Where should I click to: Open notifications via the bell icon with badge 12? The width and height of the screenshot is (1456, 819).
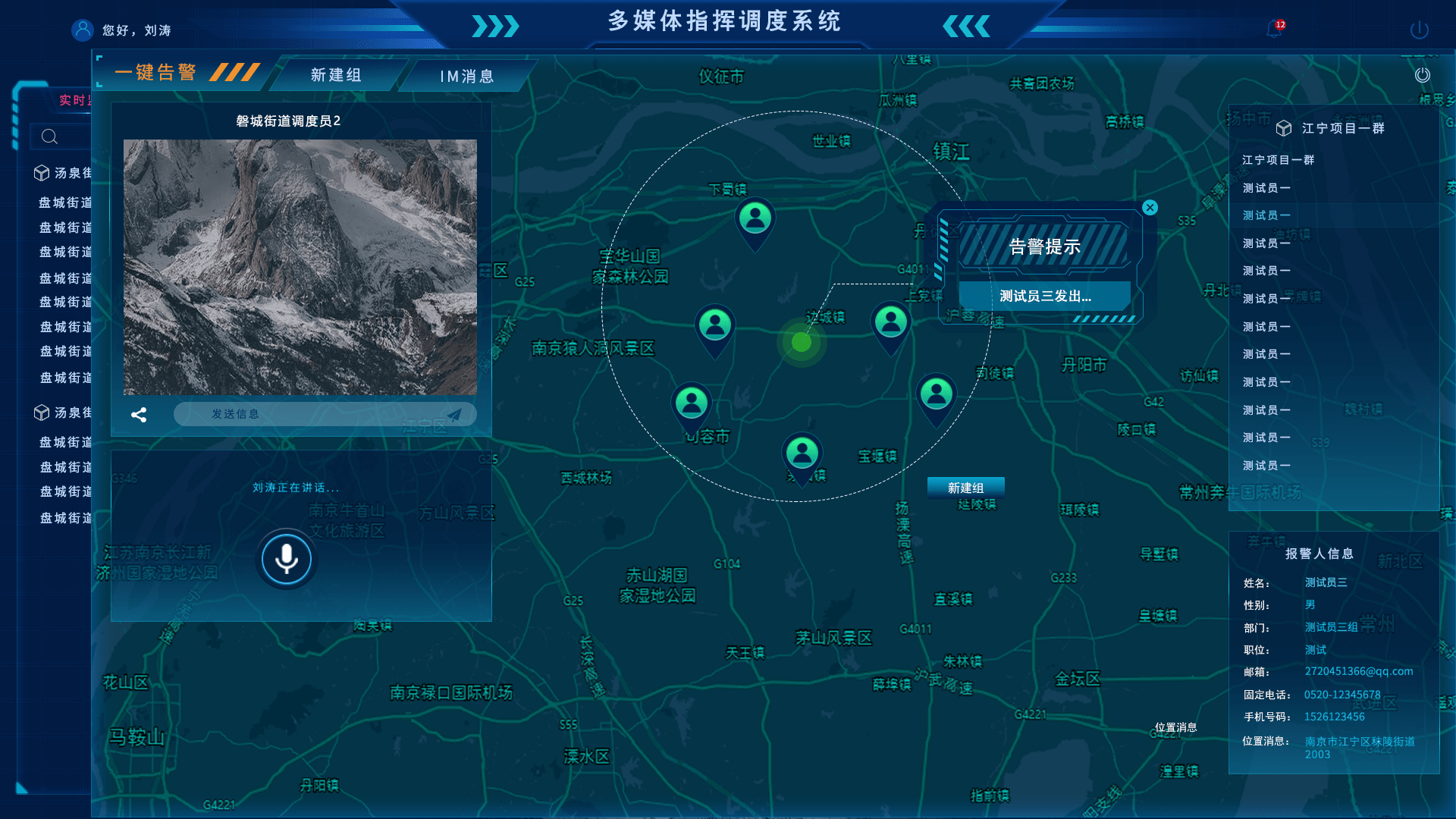[1274, 30]
